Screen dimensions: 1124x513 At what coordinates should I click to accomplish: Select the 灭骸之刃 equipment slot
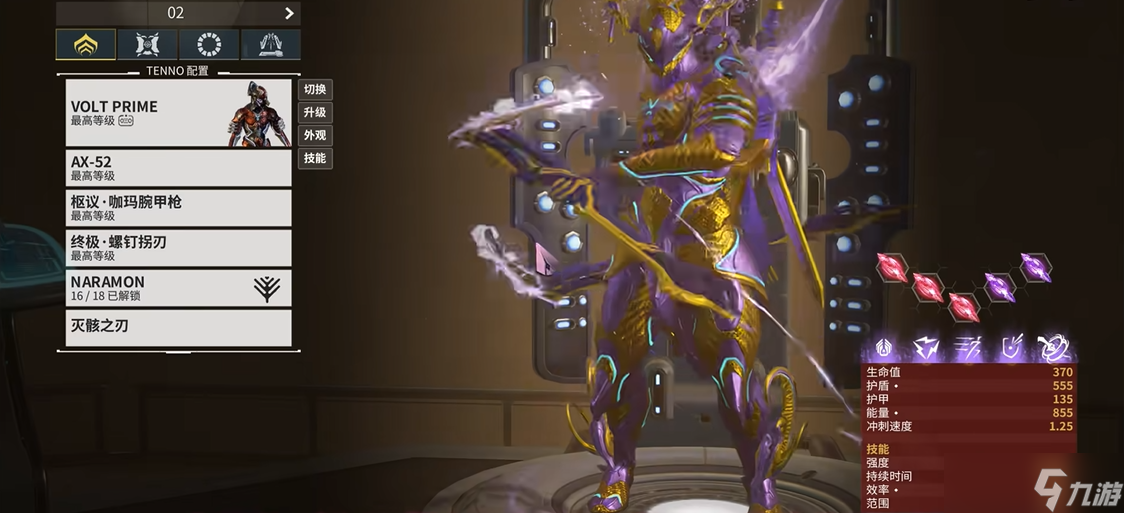click(178, 327)
